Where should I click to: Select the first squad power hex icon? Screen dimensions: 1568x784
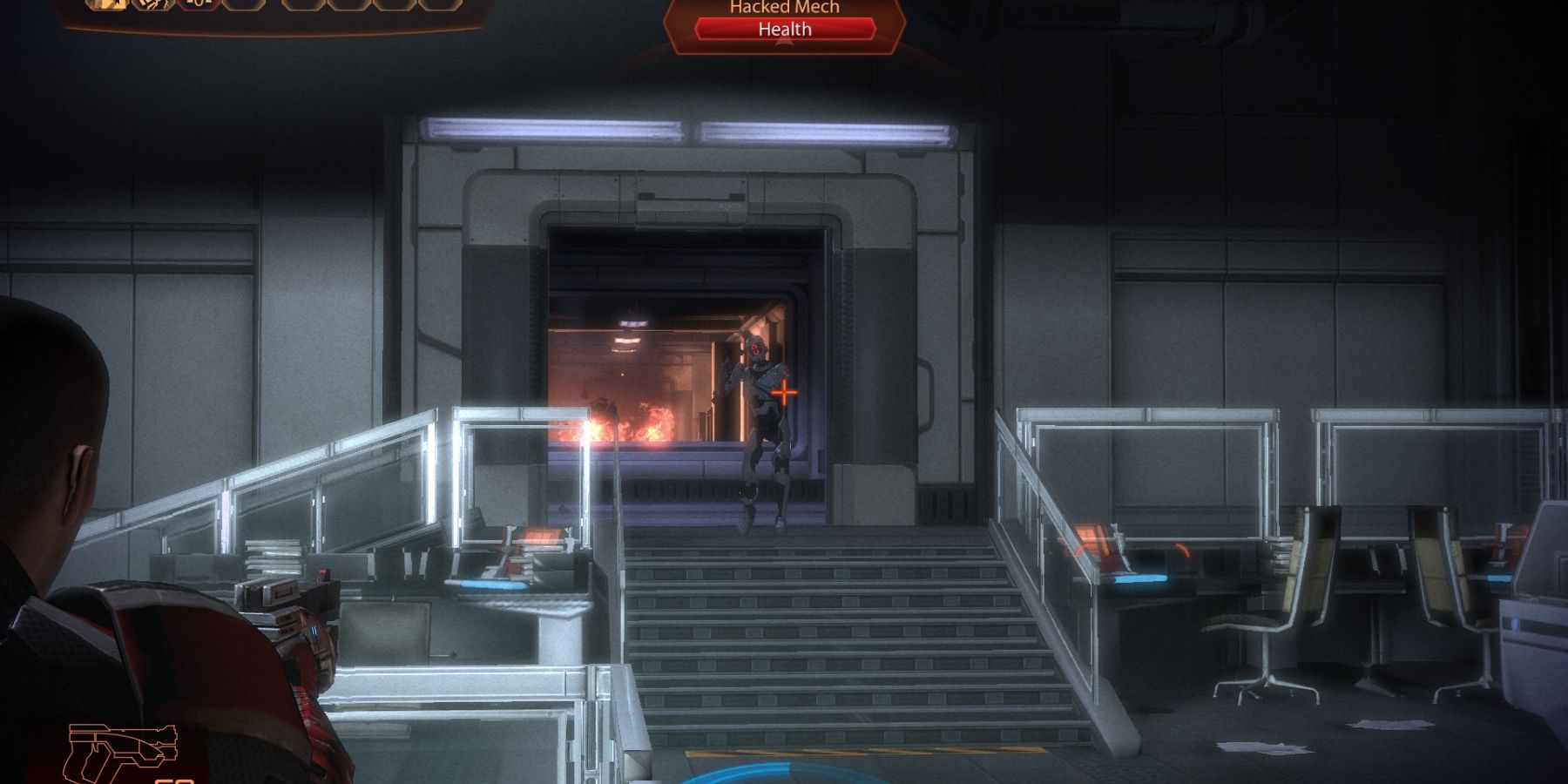pos(105,7)
